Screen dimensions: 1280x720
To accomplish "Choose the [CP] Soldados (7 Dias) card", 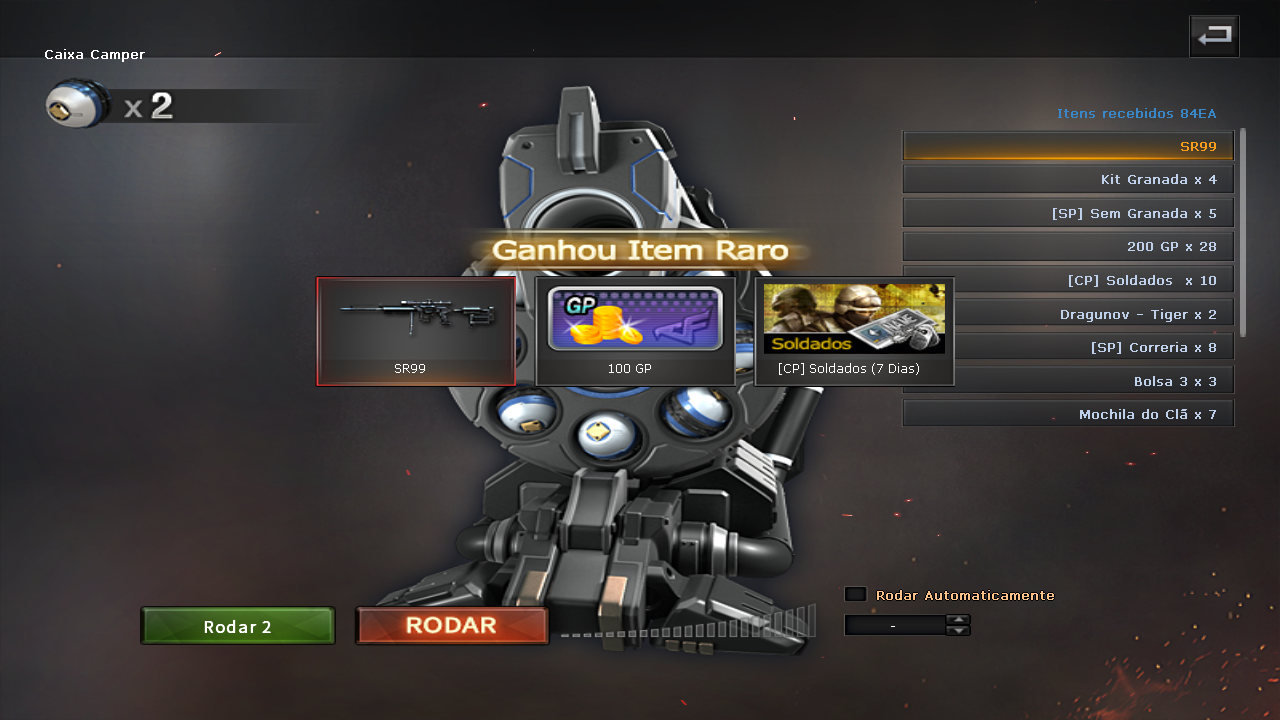I will [x=854, y=331].
